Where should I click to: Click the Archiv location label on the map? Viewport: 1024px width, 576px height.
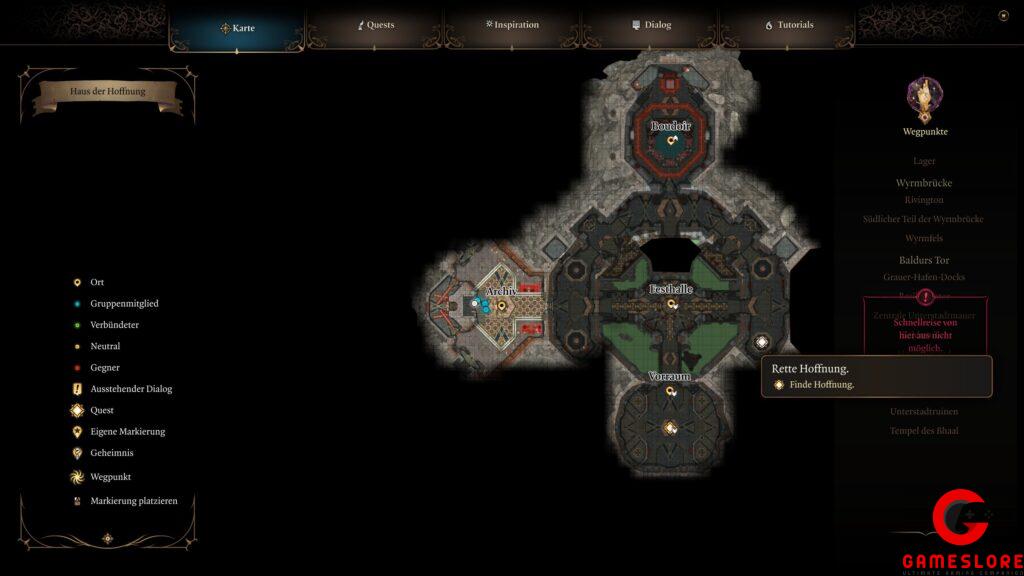tap(500, 291)
